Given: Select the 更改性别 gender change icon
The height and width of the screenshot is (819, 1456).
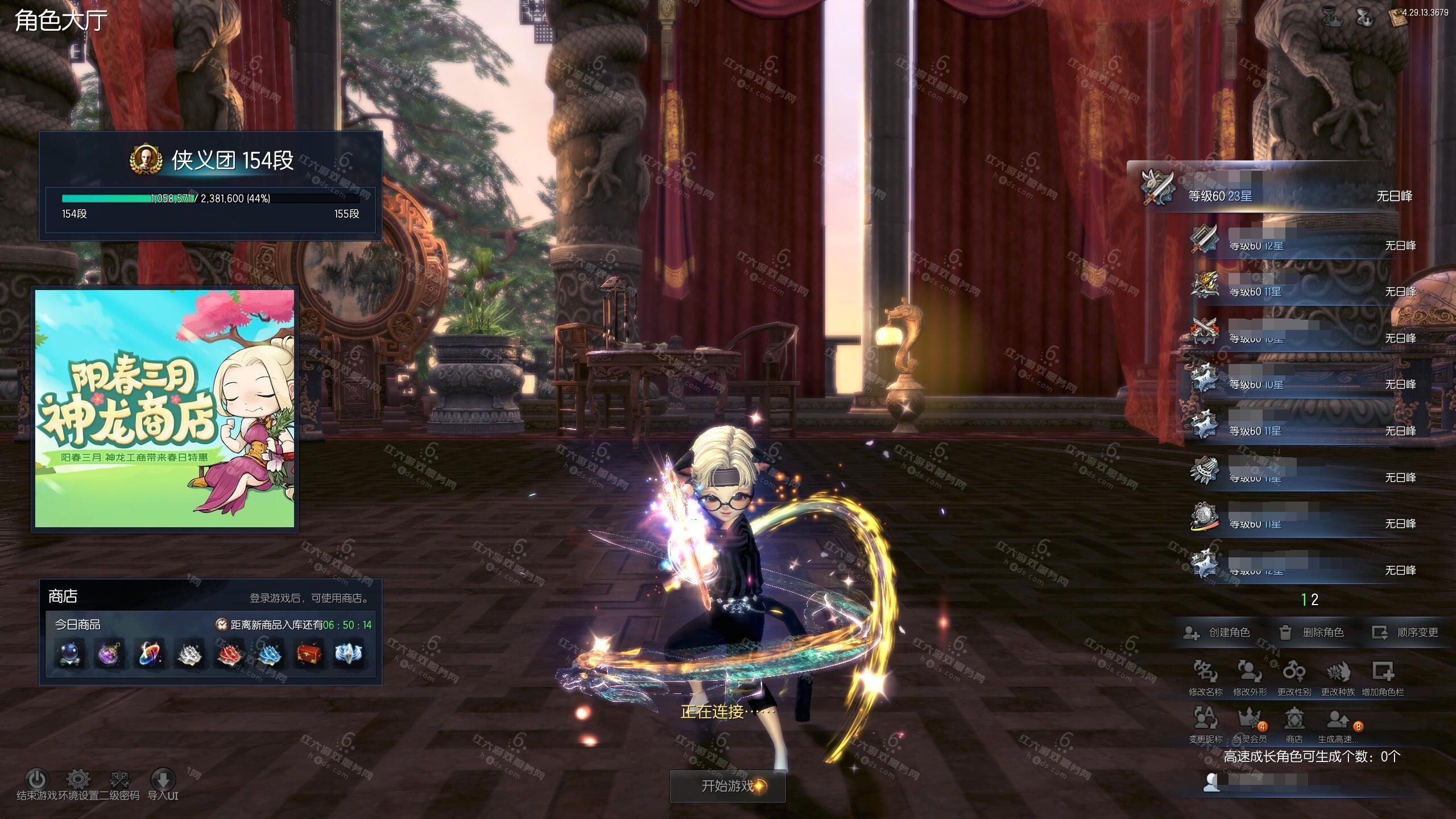Looking at the screenshot, I should click(1294, 673).
